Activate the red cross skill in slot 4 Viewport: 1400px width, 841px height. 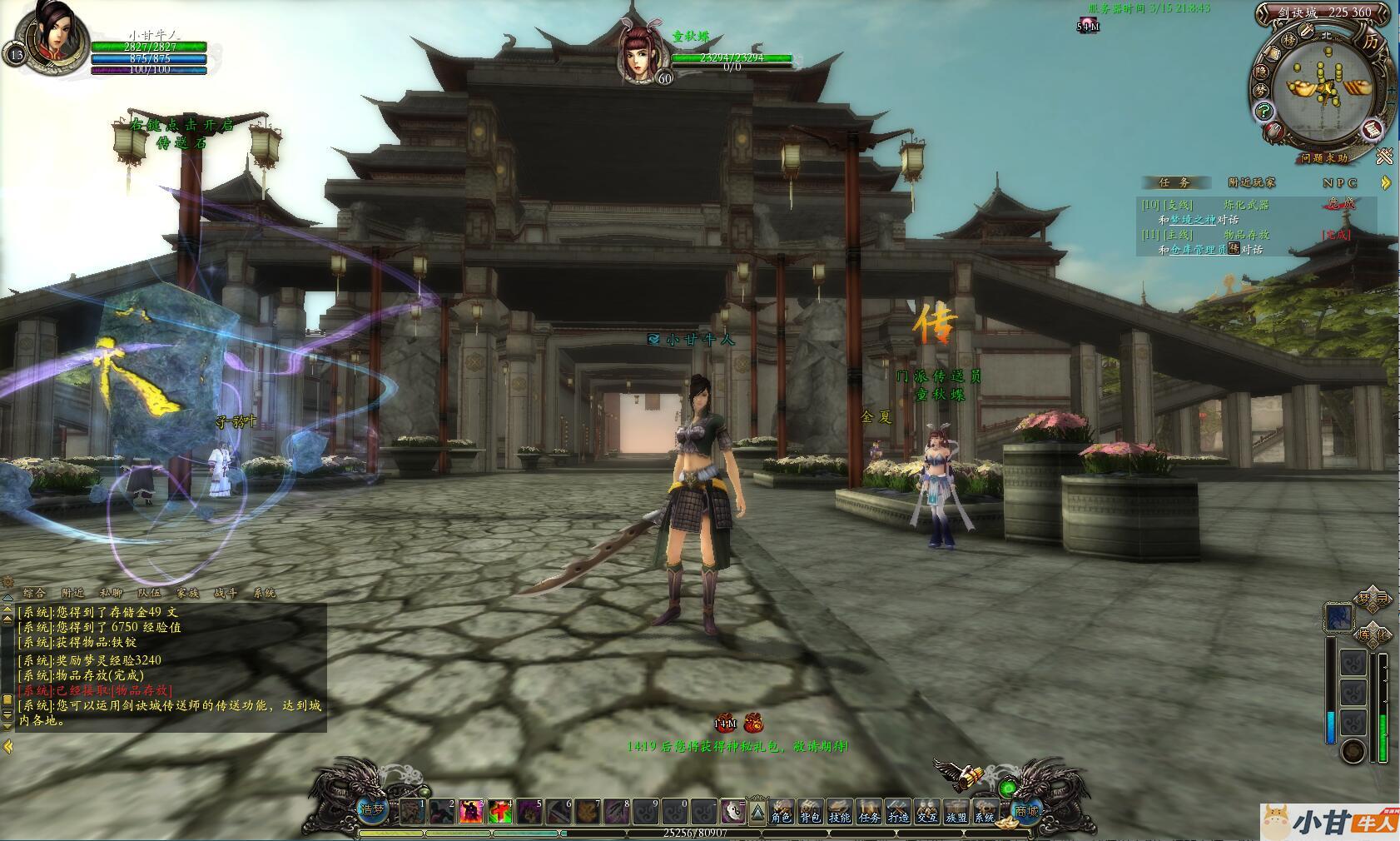500,810
